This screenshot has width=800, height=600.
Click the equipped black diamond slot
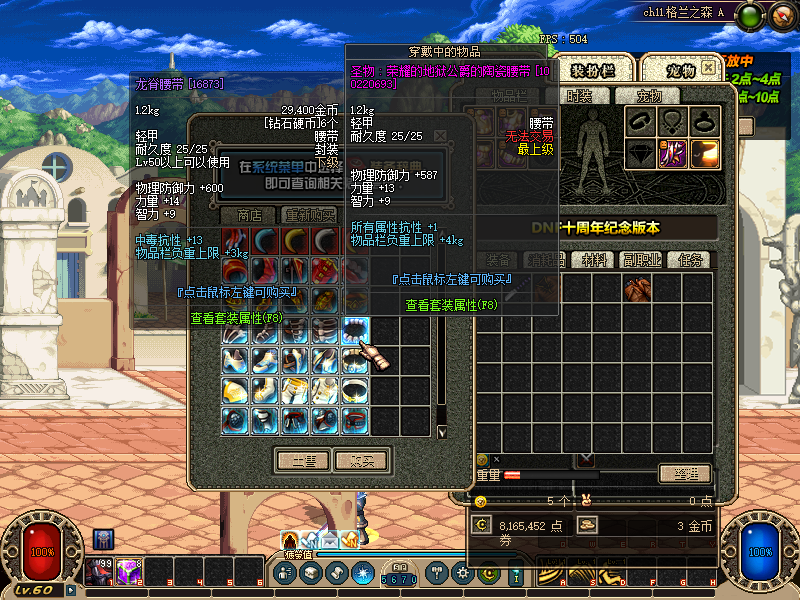pos(640,153)
